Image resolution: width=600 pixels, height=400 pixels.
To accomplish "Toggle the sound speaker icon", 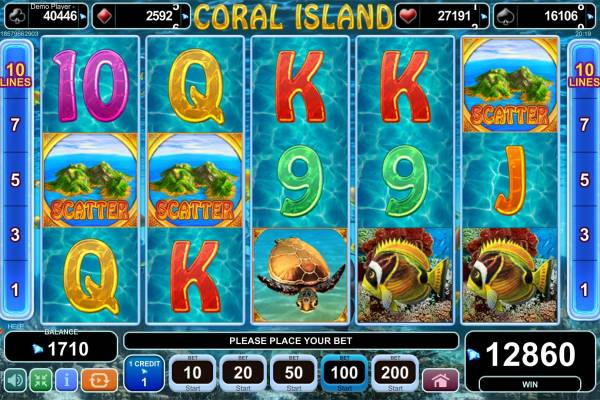I will pos(15,380).
